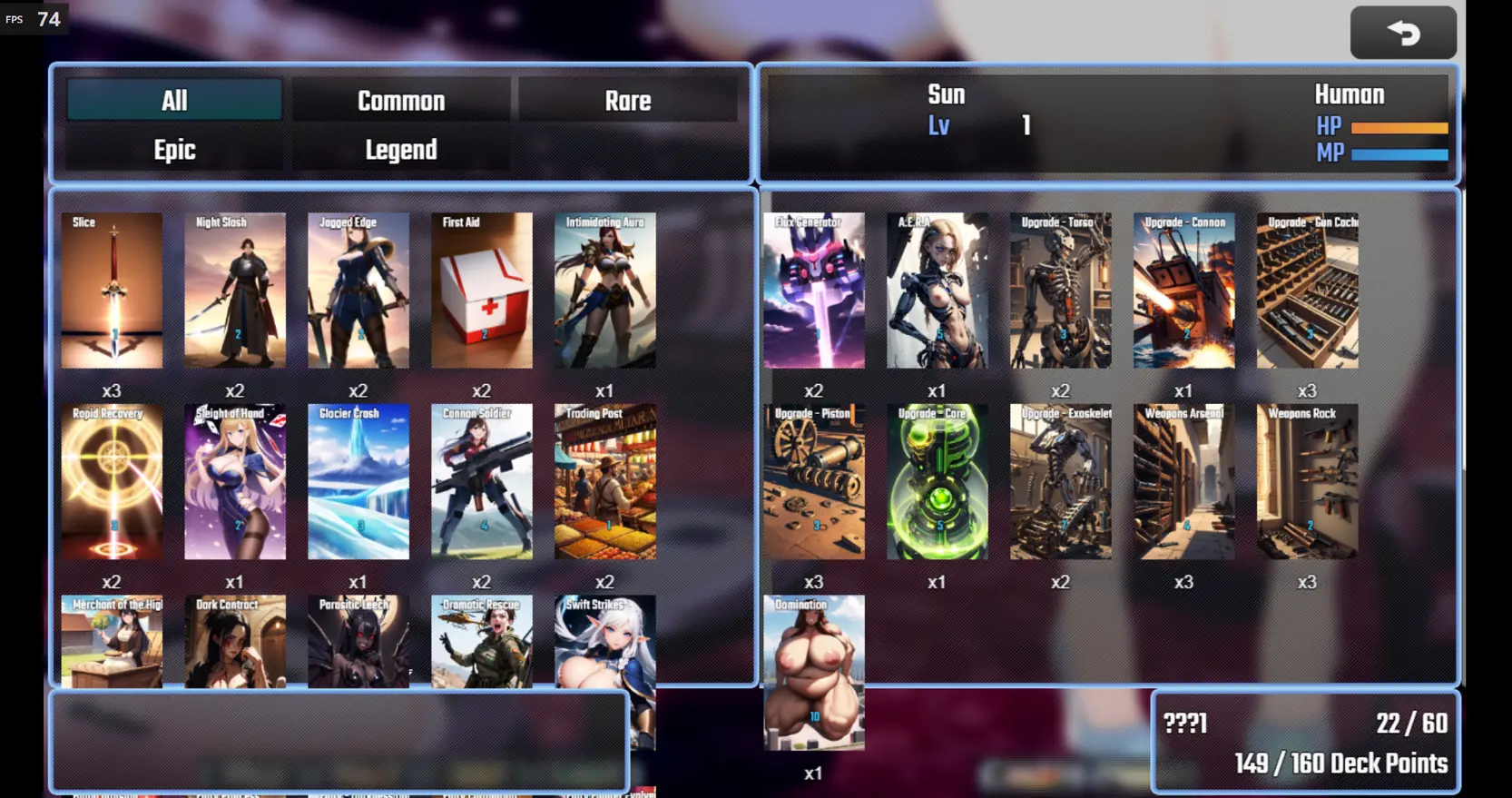This screenshot has width=1512, height=798.
Task: Select the Glacier Crash card
Action: pos(358,482)
